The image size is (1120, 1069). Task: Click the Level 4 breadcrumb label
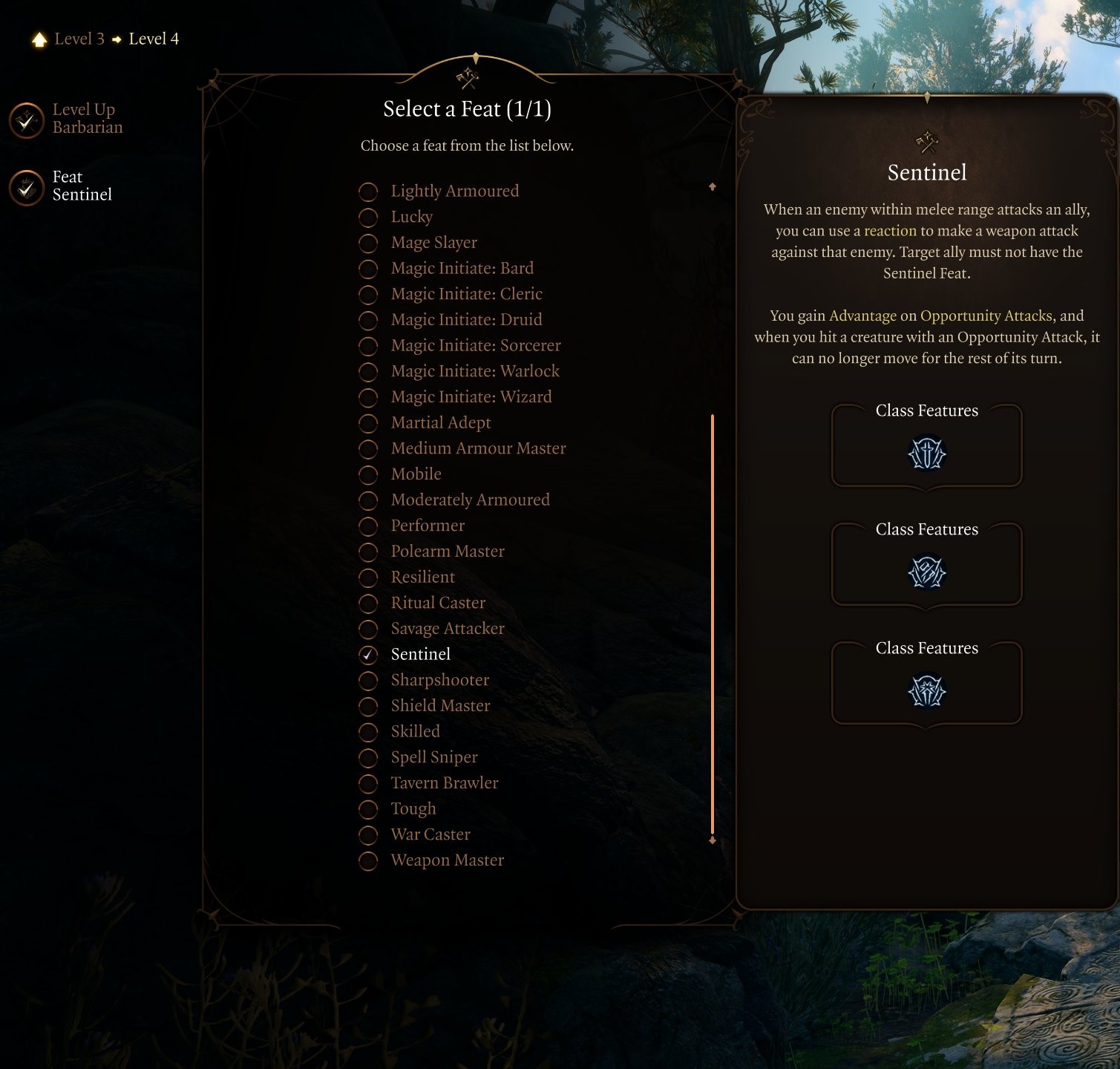click(x=153, y=39)
